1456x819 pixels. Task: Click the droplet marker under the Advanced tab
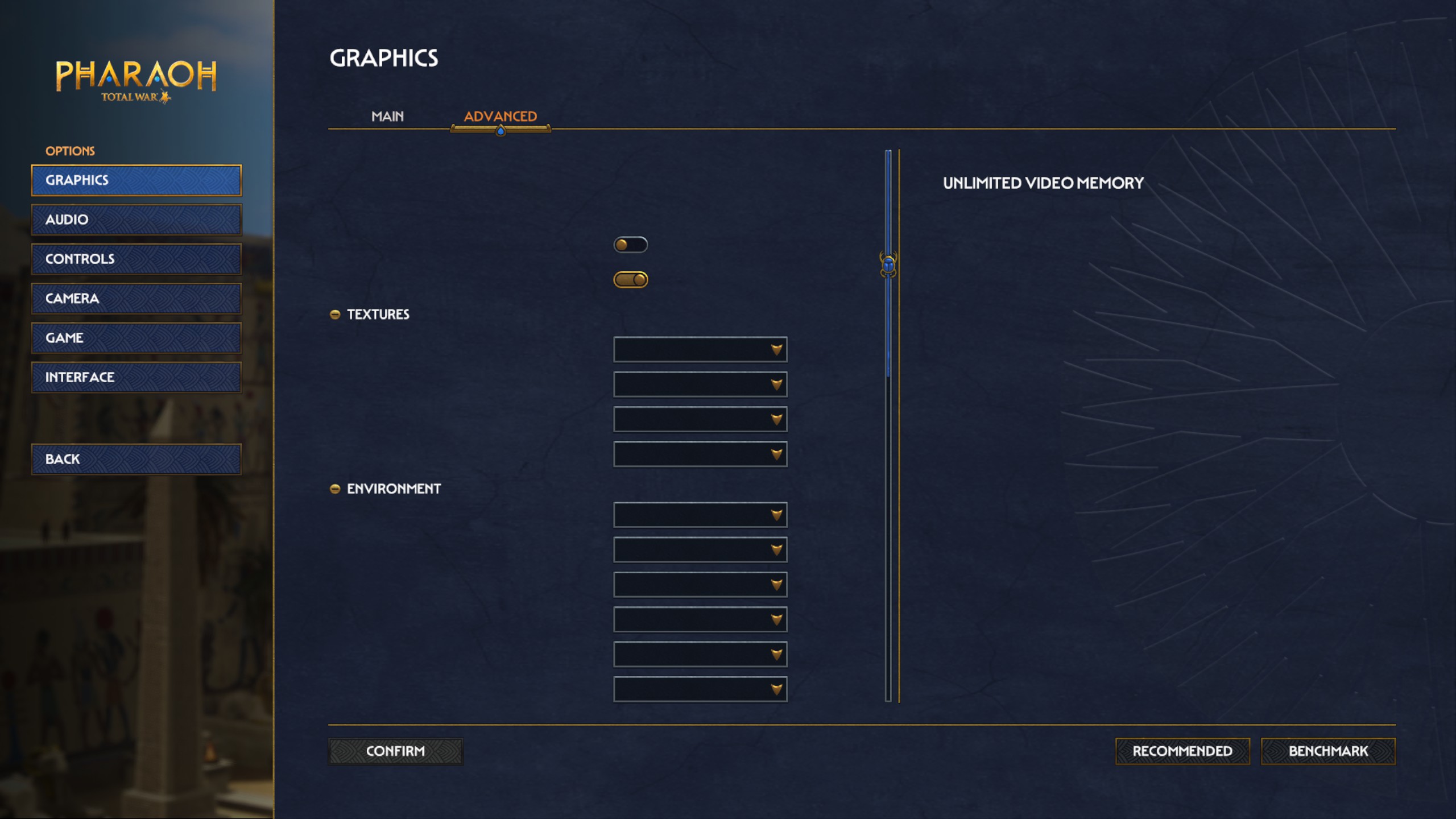500,130
